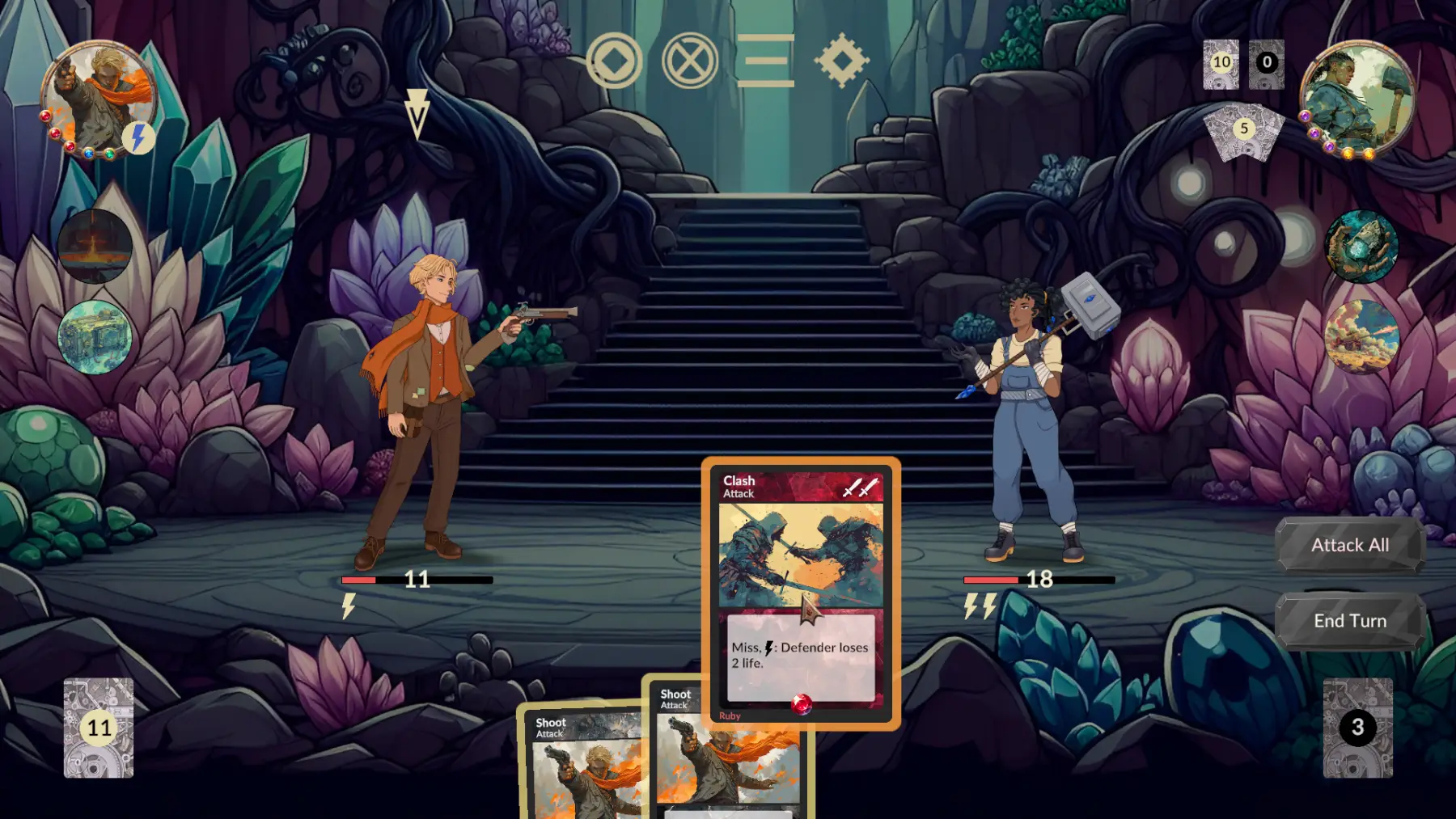View the opponent's pile showing 0
The width and height of the screenshot is (1456, 819).
click(x=1267, y=63)
